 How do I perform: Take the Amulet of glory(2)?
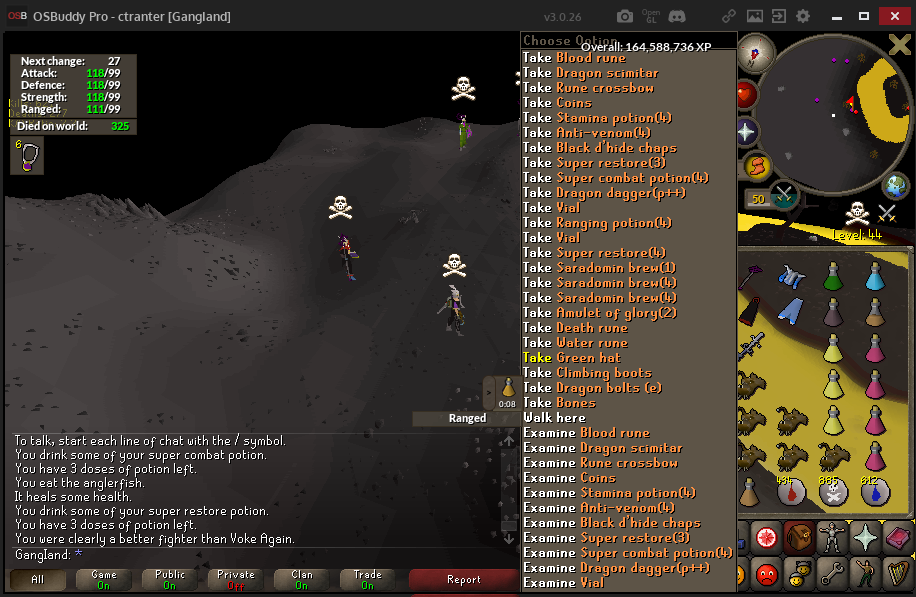pyautogui.click(x=600, y=313)
